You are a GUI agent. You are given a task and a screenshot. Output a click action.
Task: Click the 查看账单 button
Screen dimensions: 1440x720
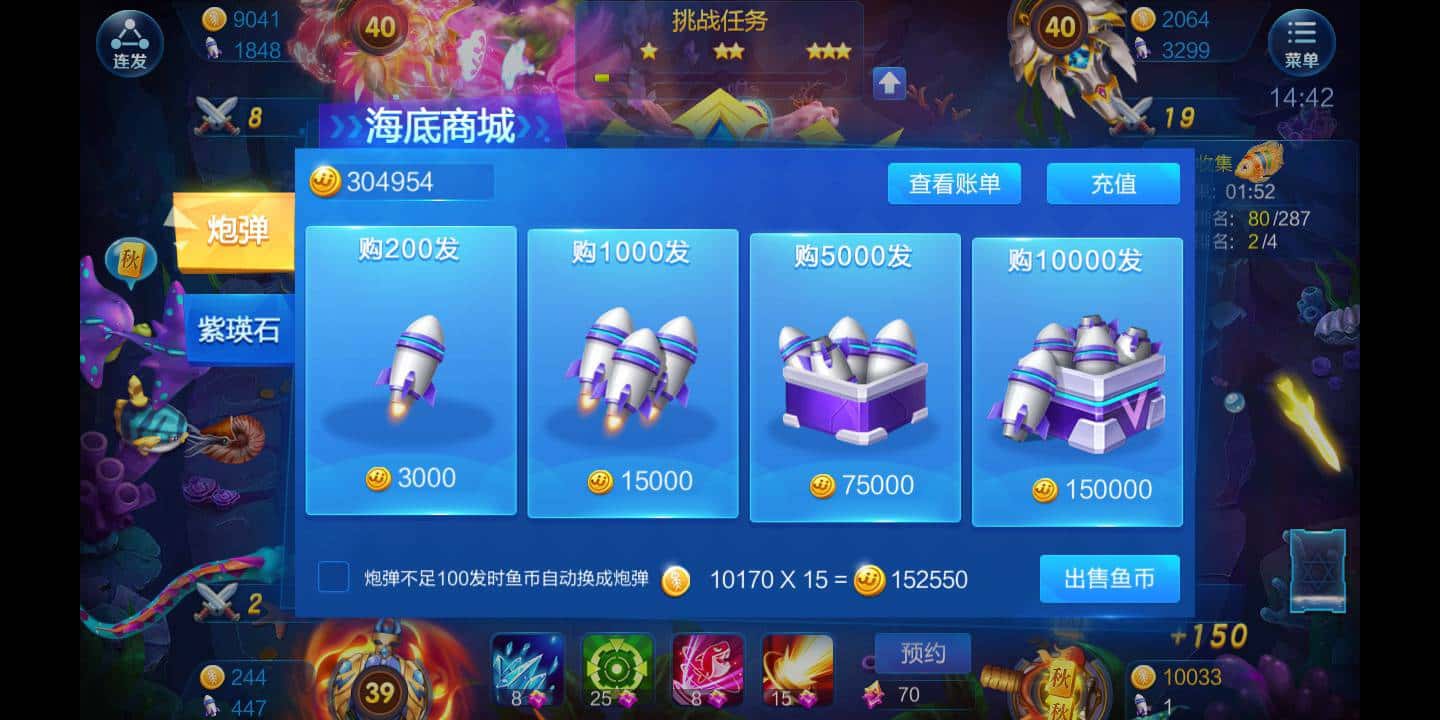coord(954,184)
